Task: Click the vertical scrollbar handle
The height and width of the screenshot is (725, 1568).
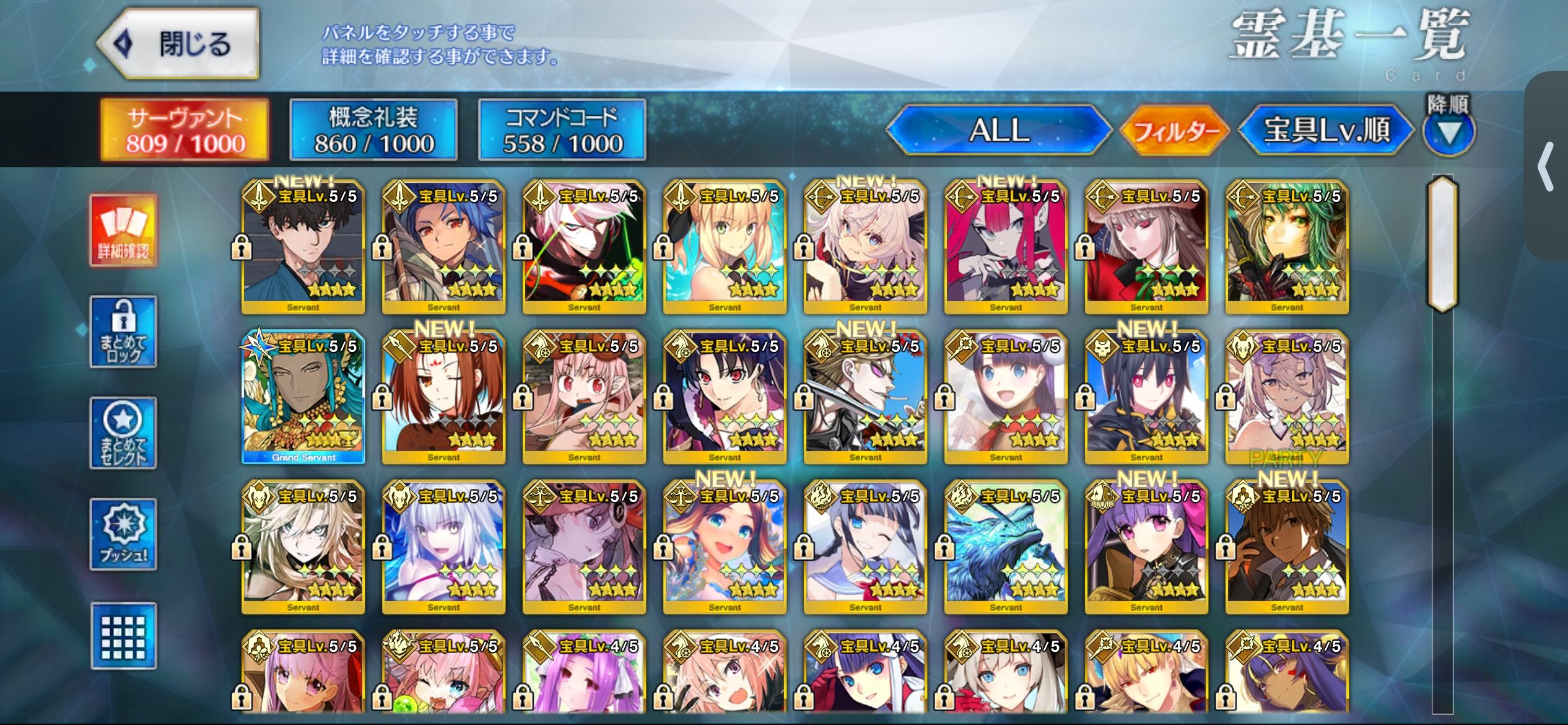Action: 1442,244
